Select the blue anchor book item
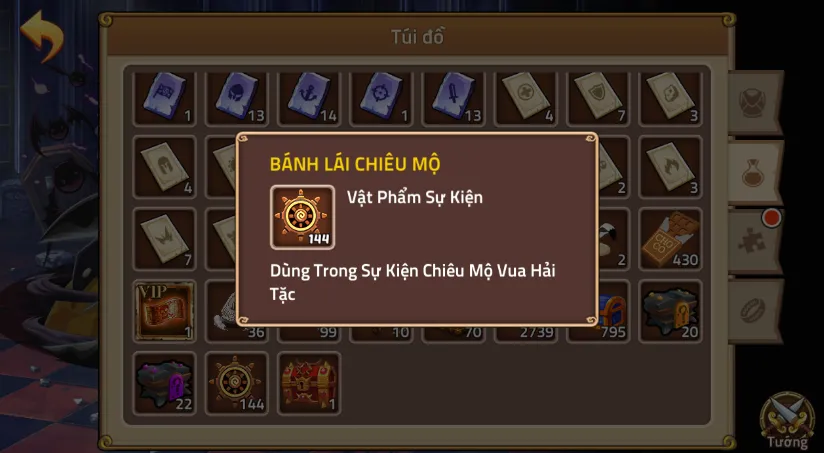Image resolution: width=824 pixels, height=453 pixels. tap(309, 96)
